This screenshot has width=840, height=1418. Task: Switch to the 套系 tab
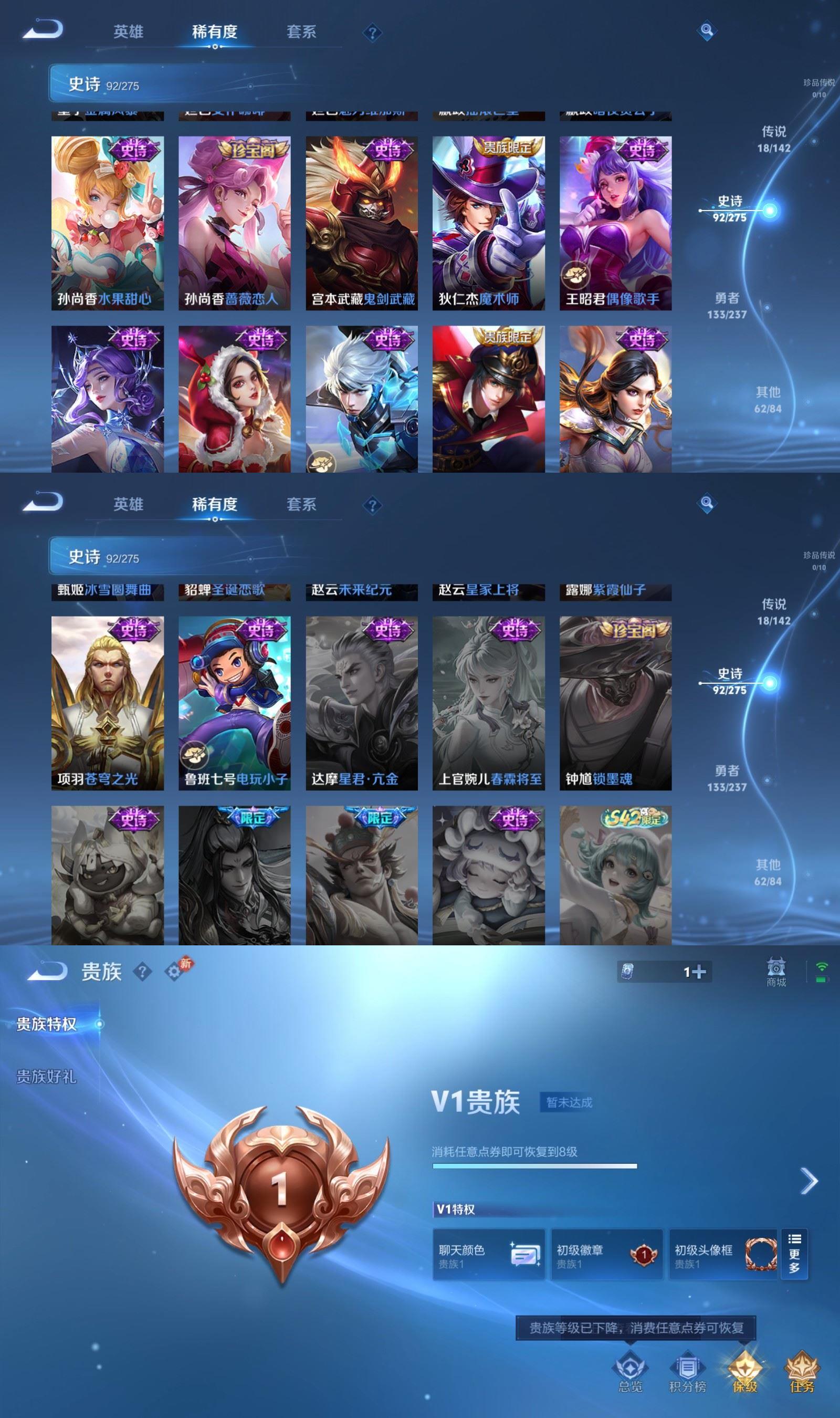click(x=301, y=32)
